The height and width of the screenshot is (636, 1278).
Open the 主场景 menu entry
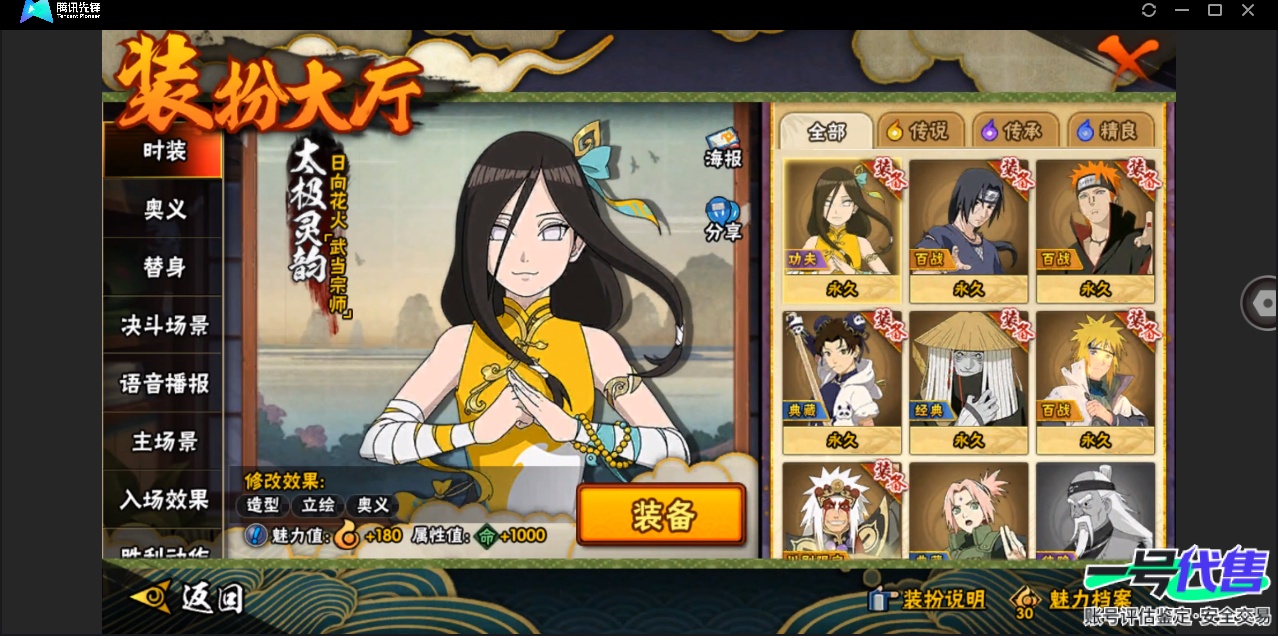tap(164, 441)
